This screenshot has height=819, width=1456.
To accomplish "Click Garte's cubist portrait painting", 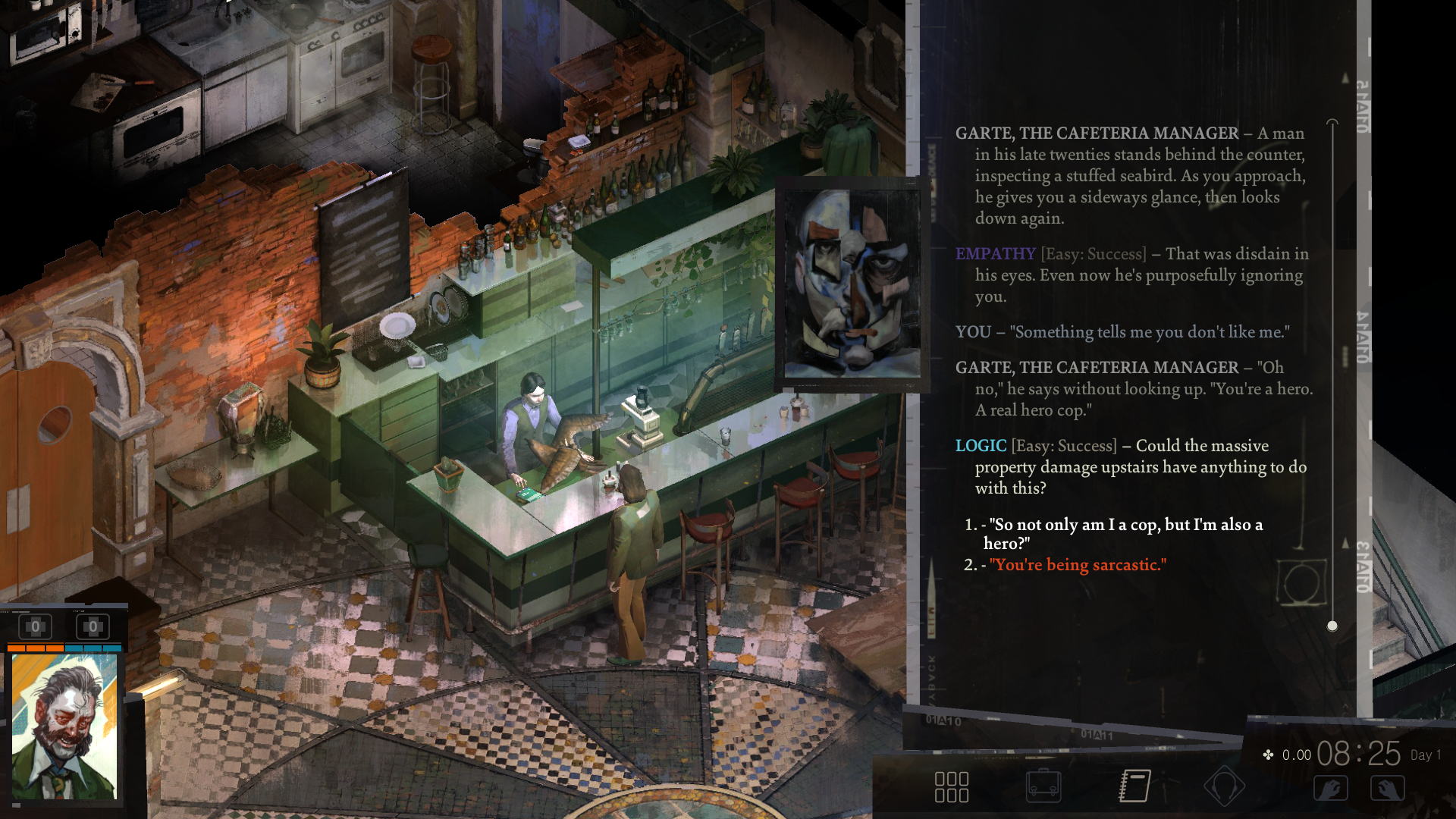I will click(x=852, y=284).
